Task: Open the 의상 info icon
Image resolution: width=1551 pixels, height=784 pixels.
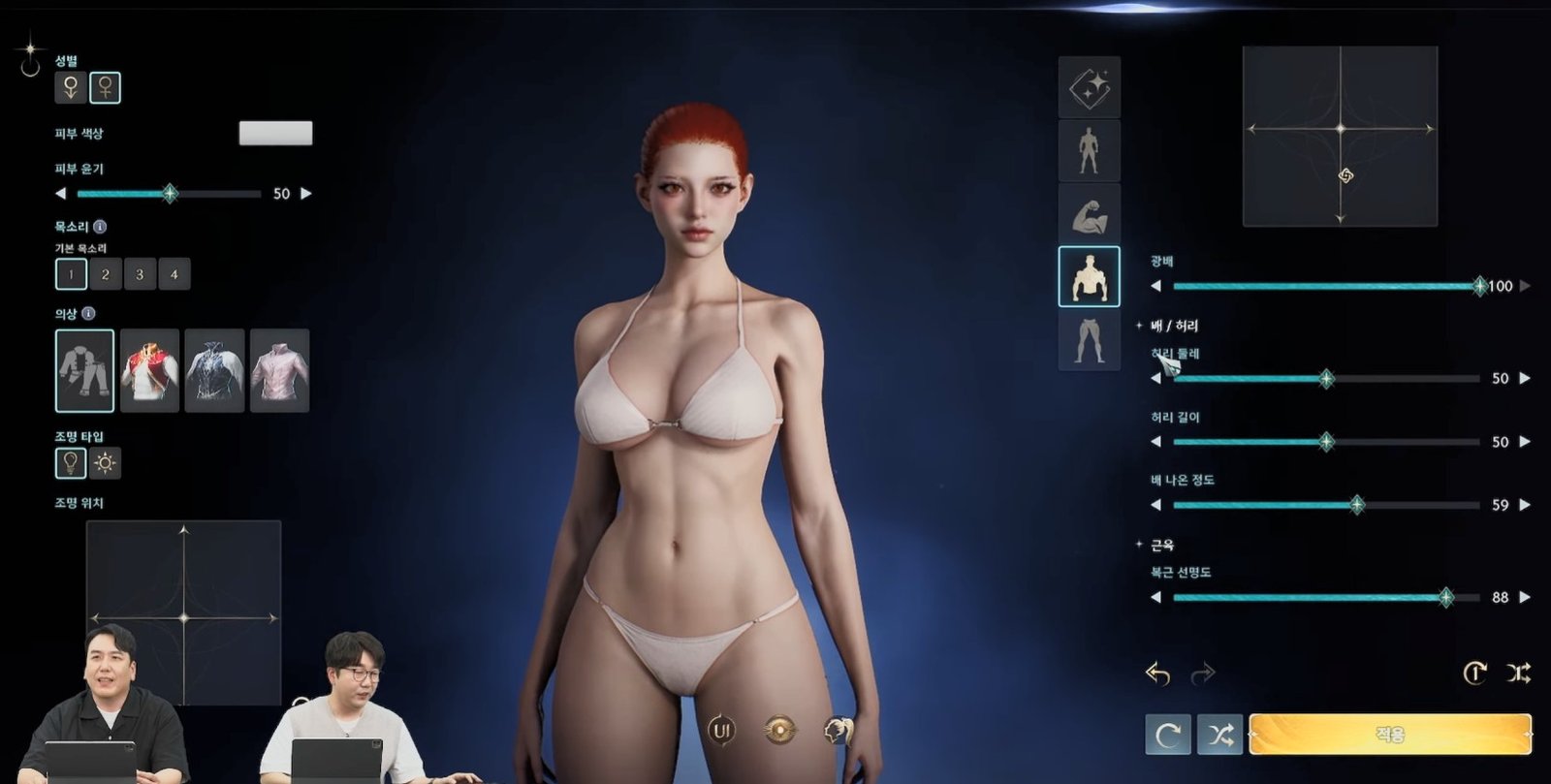Action: point(90,314)
